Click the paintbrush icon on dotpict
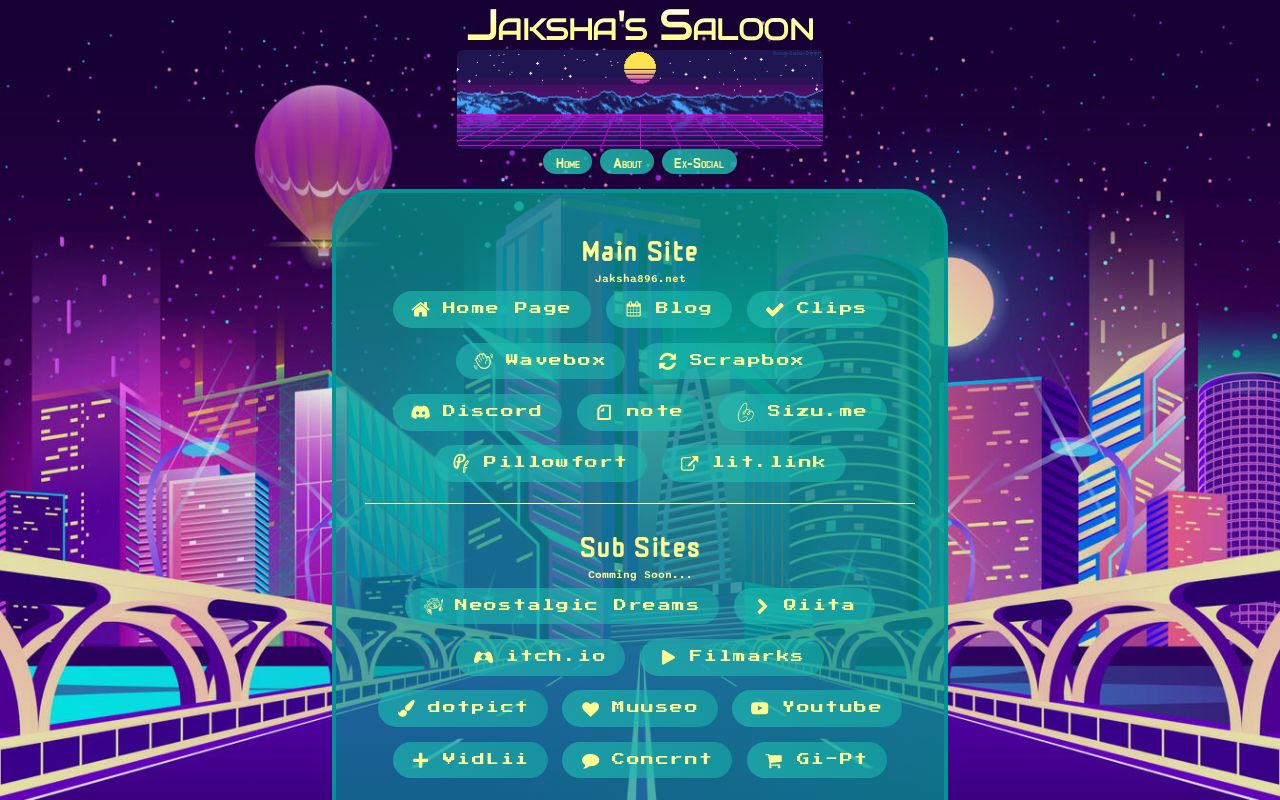The height and width of the screenshot is (800, 1280). point(406,707)
